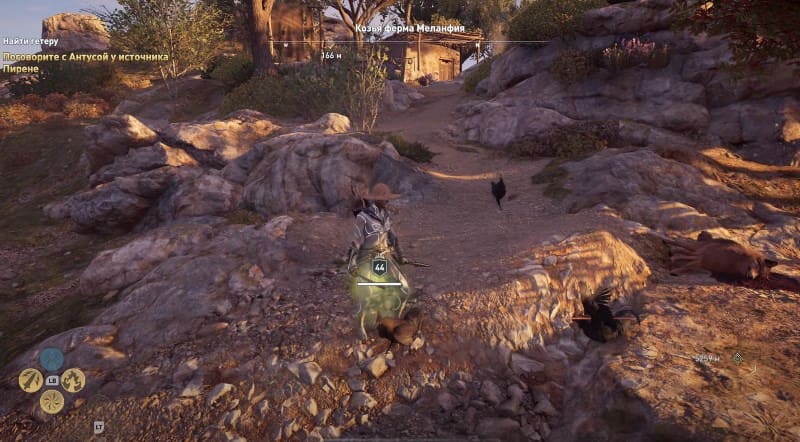Viewport: 800px width, 442px height.
Task: Activate the spear-tip ability icon
Action: pos(30,380)
